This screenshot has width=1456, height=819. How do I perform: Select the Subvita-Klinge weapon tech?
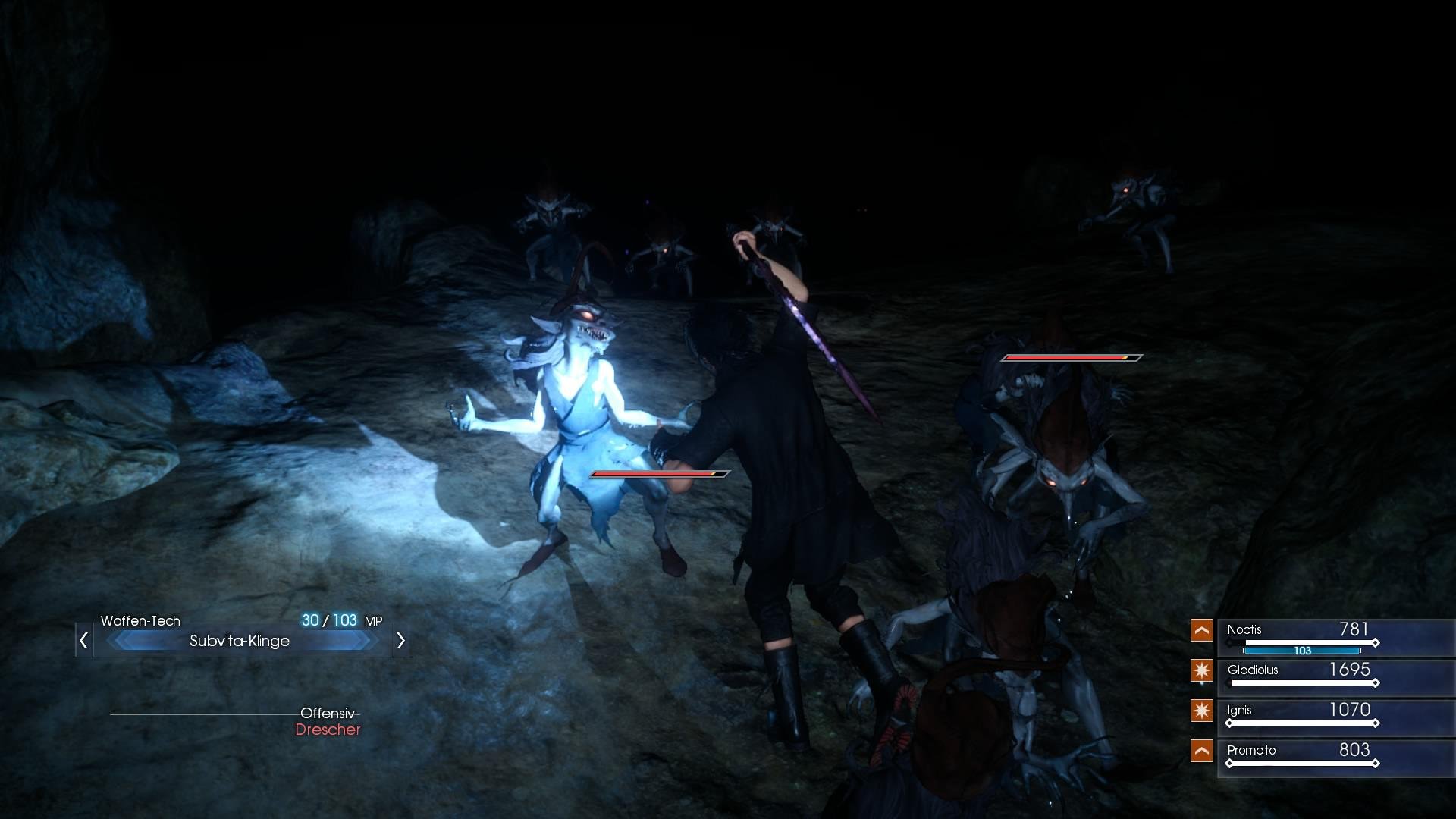[239, 641]
